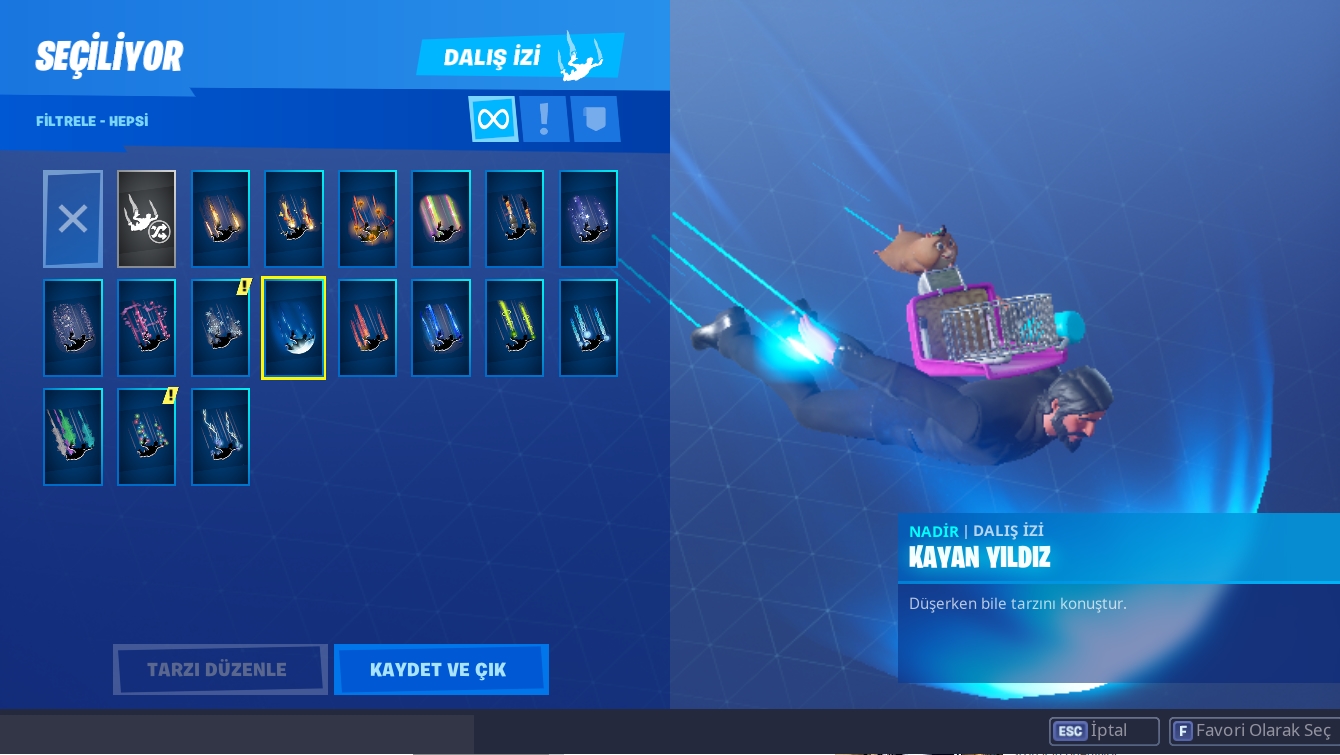Select the purple starry sparkle contrail
Screen dimensions: 1340x755
point(588,219)
